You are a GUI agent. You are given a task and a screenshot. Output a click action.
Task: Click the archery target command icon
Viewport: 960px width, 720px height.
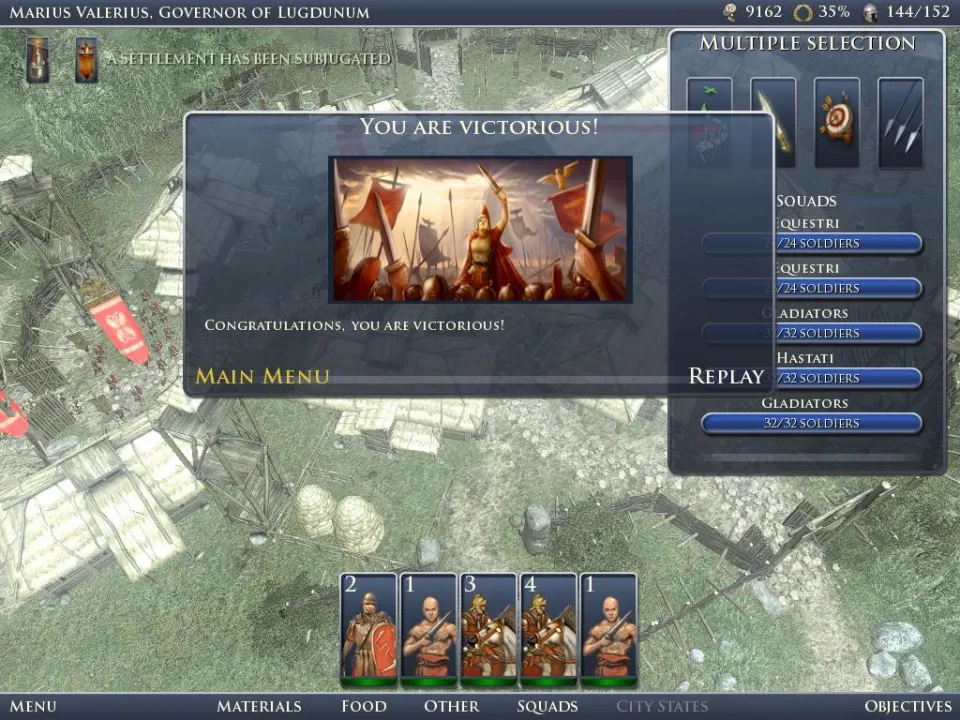point(837,122)
